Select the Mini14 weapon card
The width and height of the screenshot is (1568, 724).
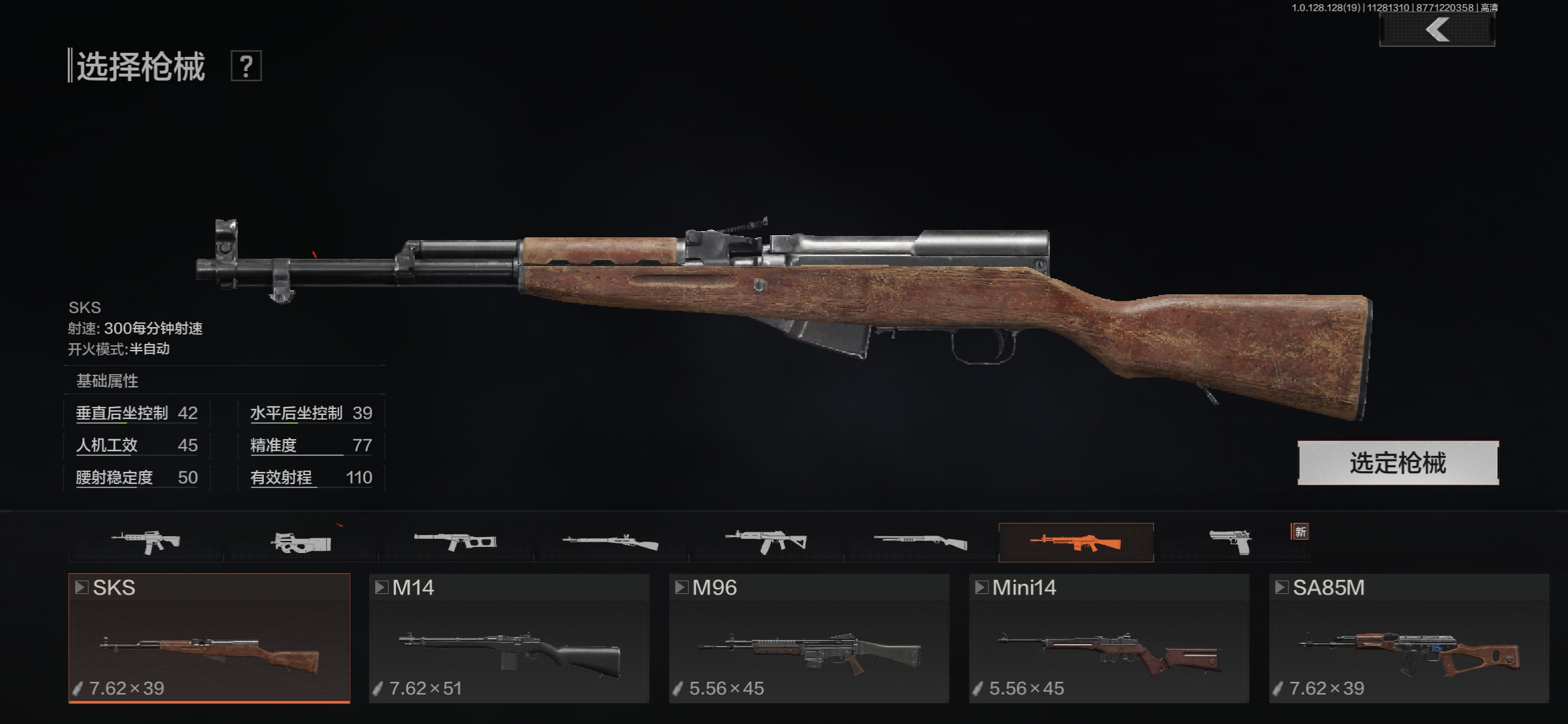tap(1109, 638)
